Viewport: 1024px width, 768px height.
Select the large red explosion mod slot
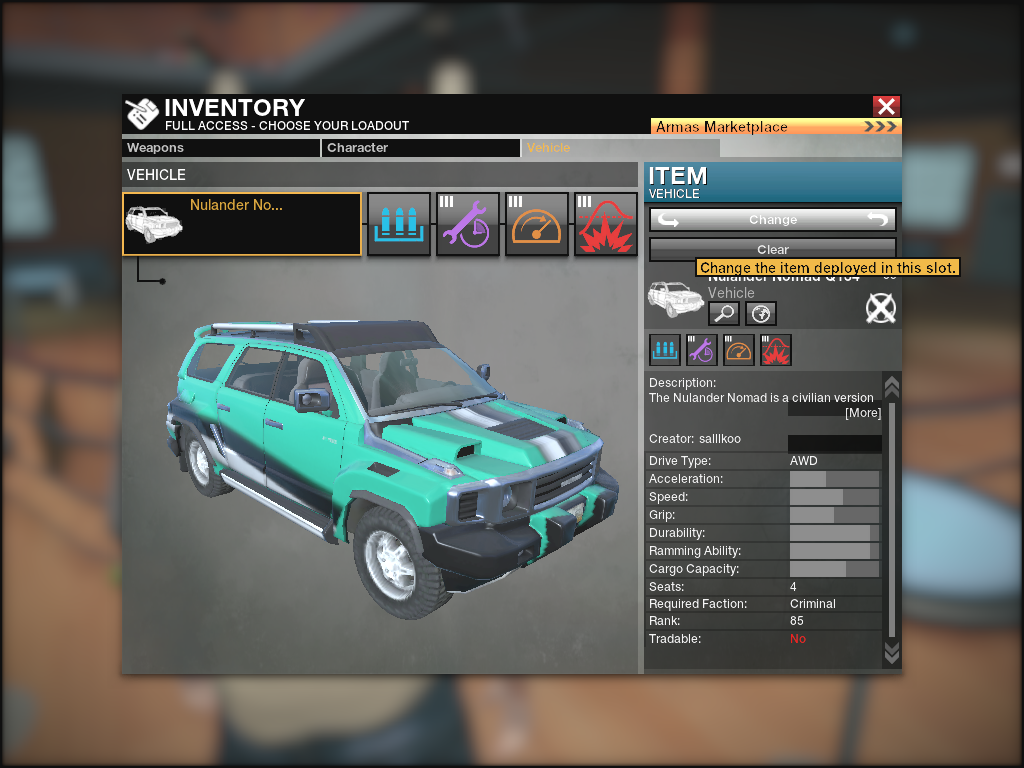pos(606,224)
